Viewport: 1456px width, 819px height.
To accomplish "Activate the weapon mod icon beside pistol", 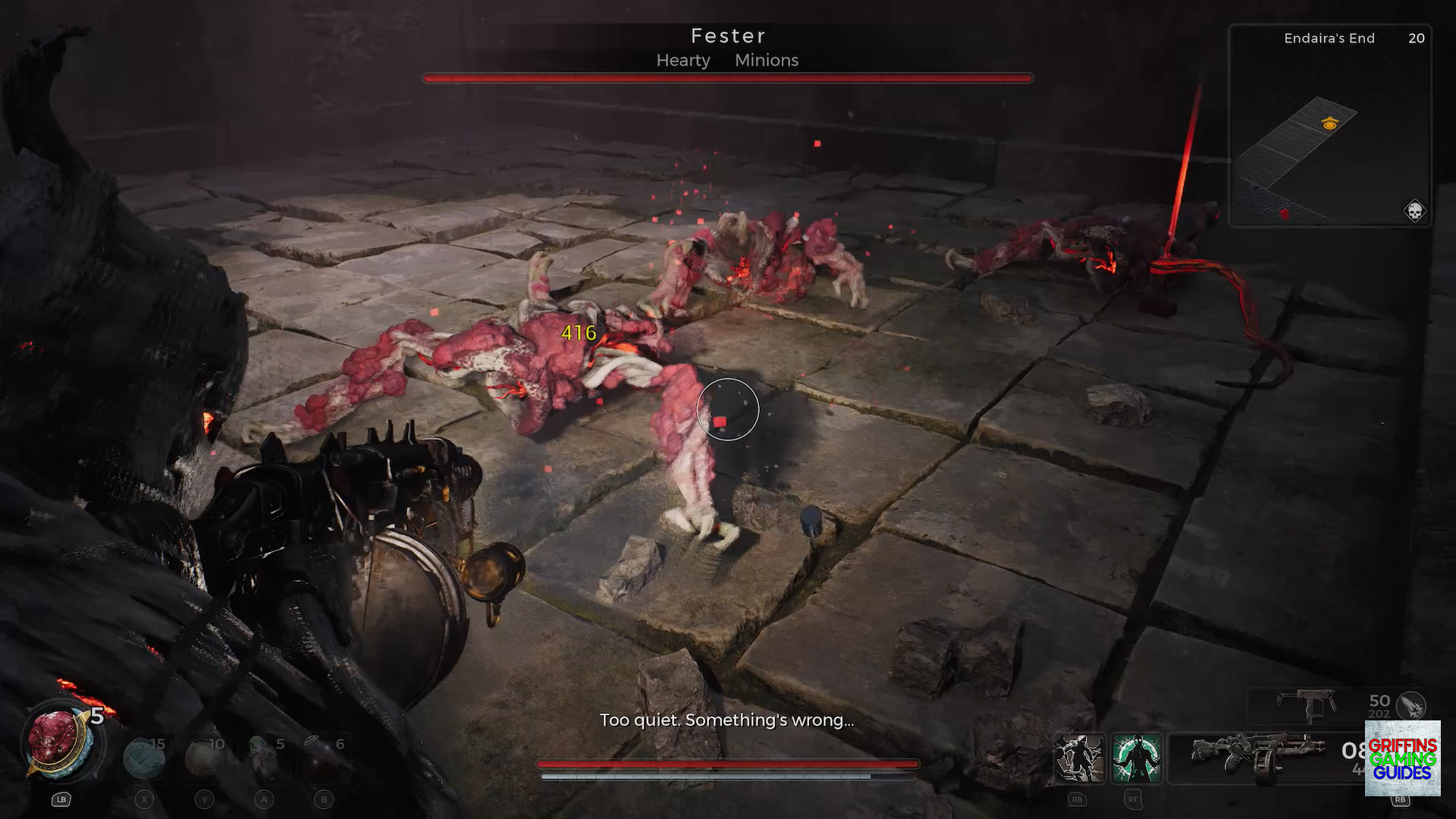I will pos(1411,705).
